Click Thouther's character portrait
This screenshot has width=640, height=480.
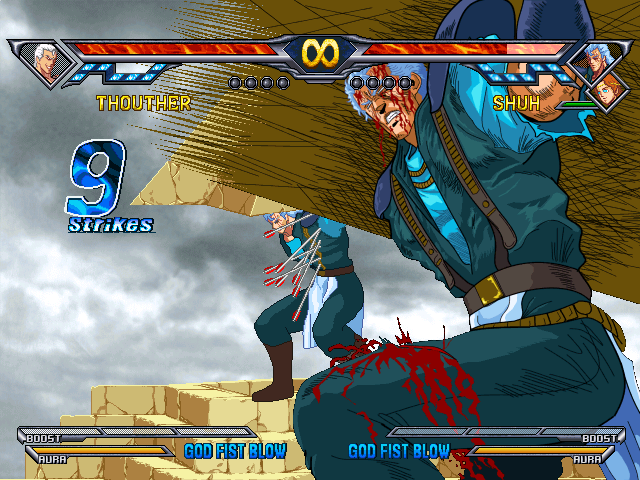pos(44,60)
